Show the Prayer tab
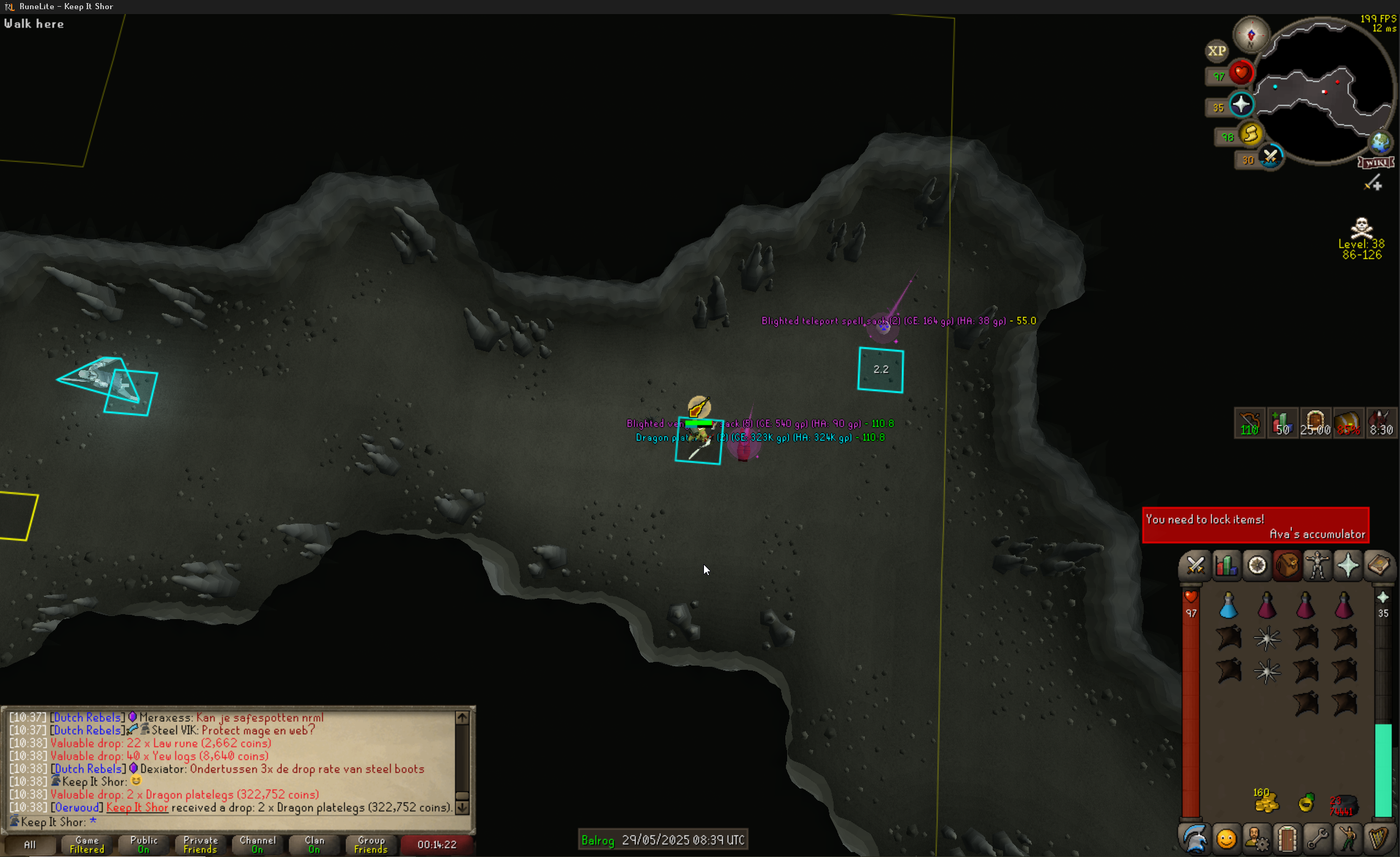The width and height of the screenshot is (1400, 857). 1348,566
